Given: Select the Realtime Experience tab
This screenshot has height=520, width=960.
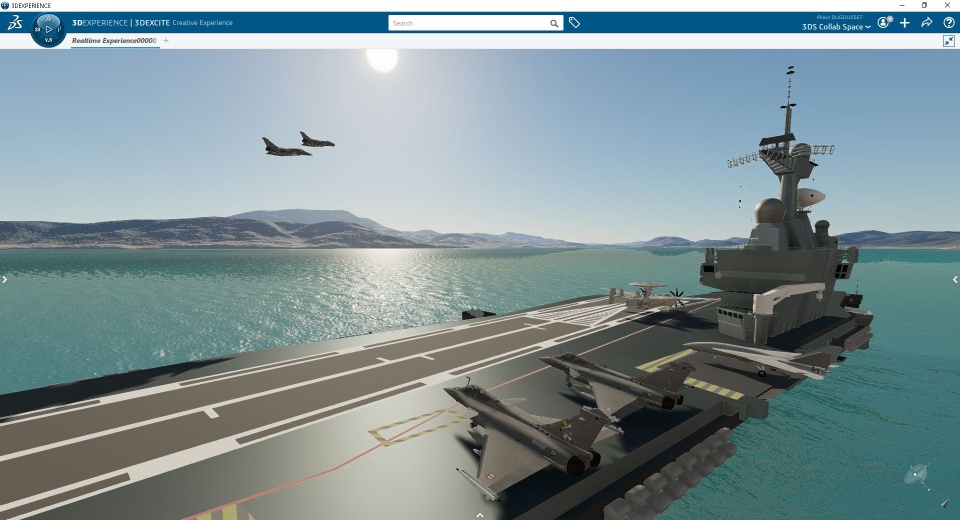Looking at the screenshot, I should coord(114,41).
